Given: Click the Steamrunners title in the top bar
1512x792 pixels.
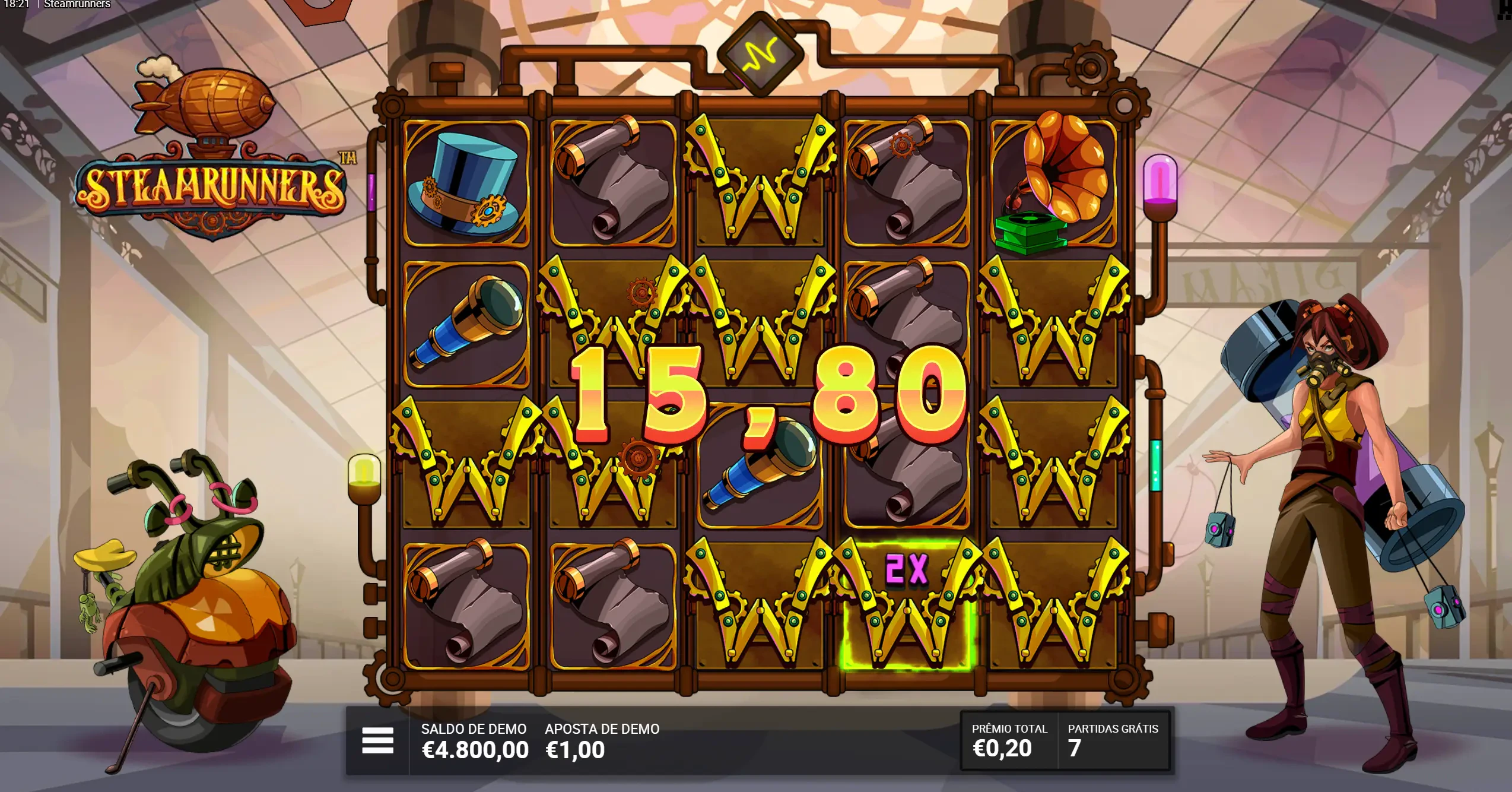Looking at the screenshot, I should (75, 5).
